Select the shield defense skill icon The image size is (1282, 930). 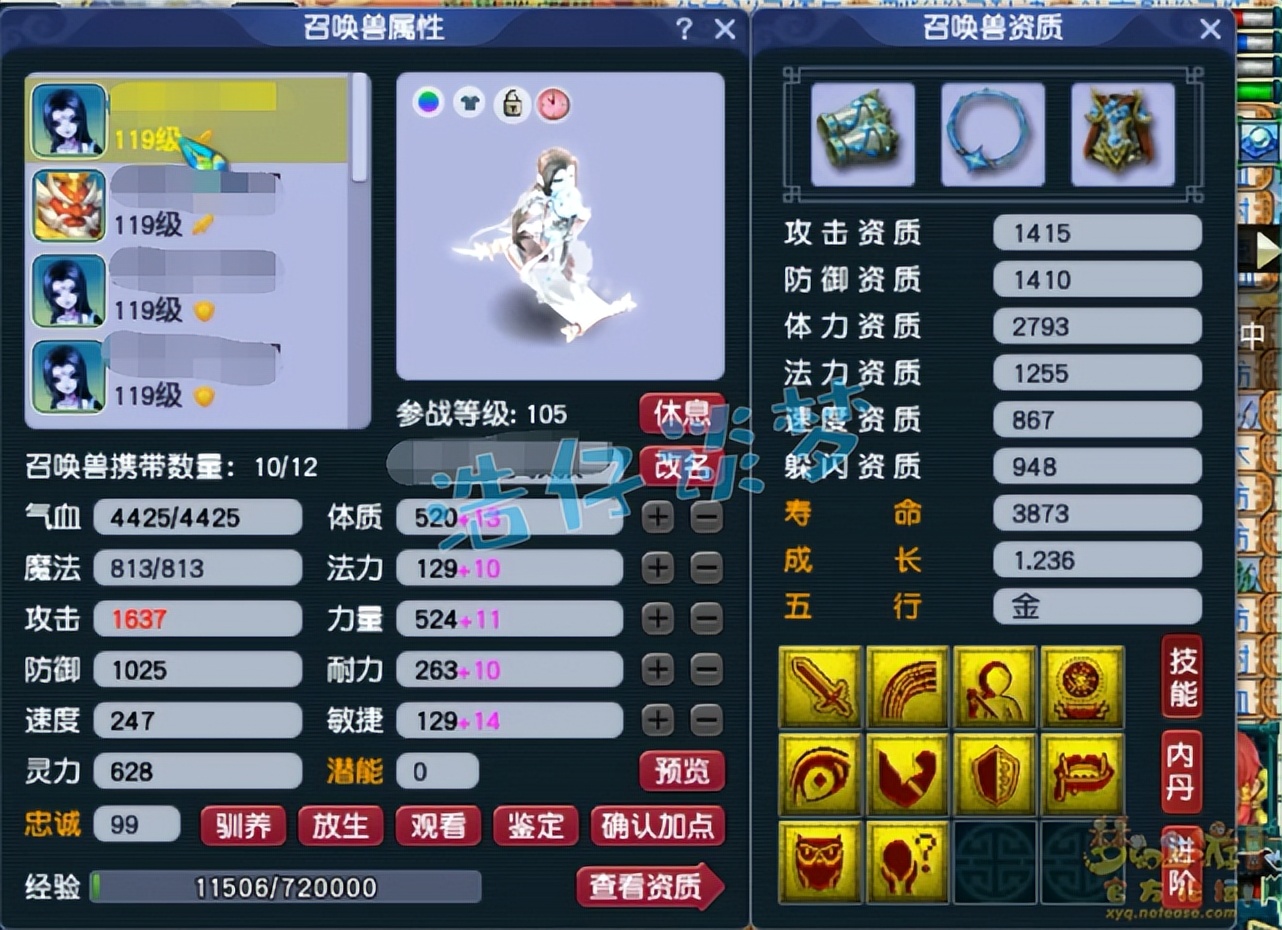(994, 774)
